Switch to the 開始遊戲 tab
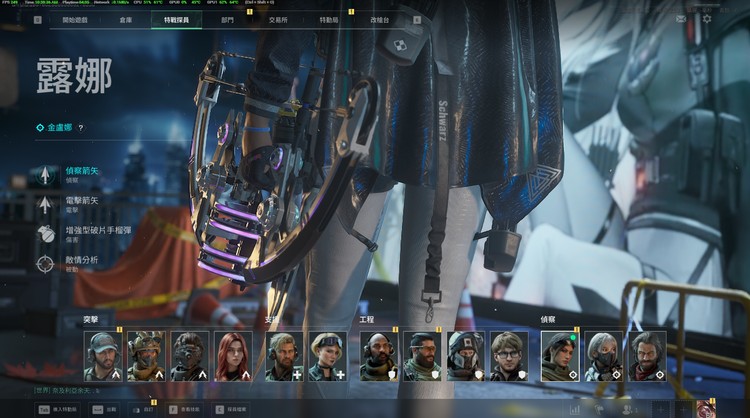 click(75, 19)
